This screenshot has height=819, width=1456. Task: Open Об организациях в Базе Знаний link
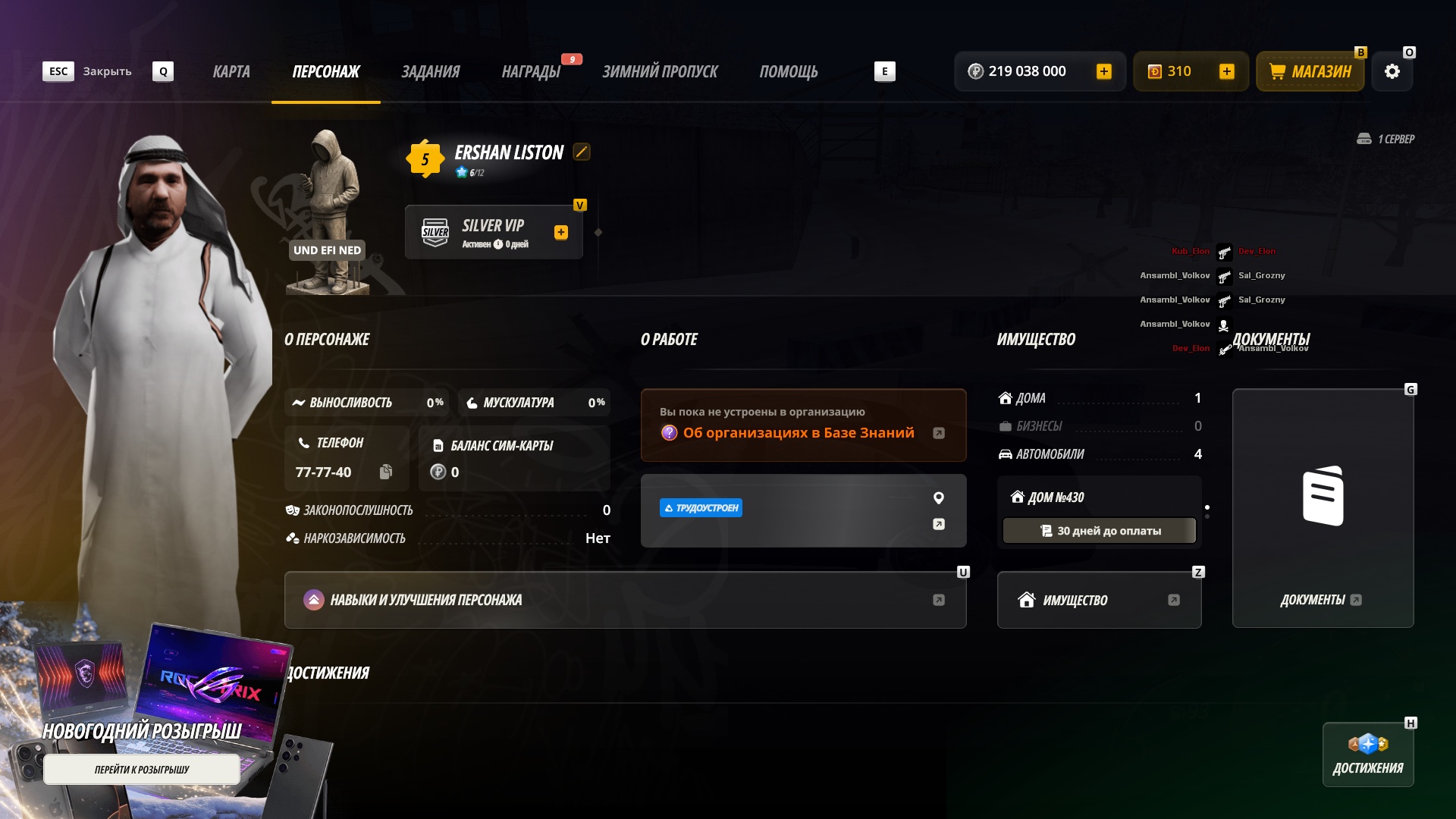[799, 433]
